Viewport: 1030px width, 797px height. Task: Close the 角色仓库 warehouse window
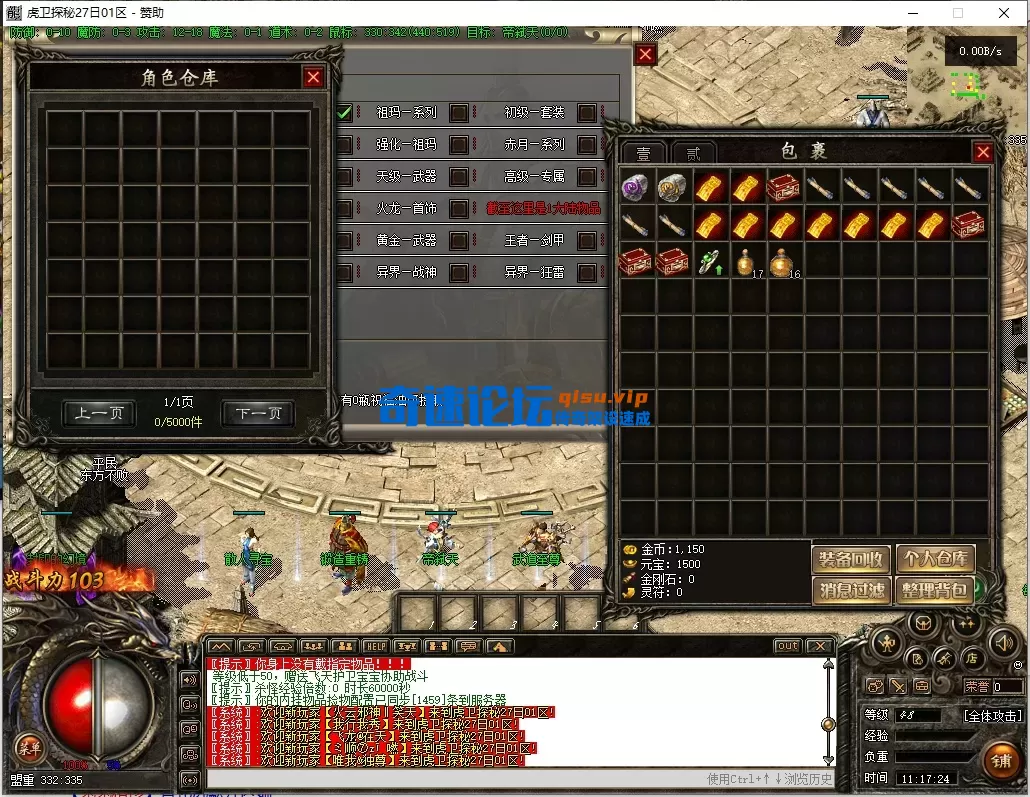pos(314,77)
